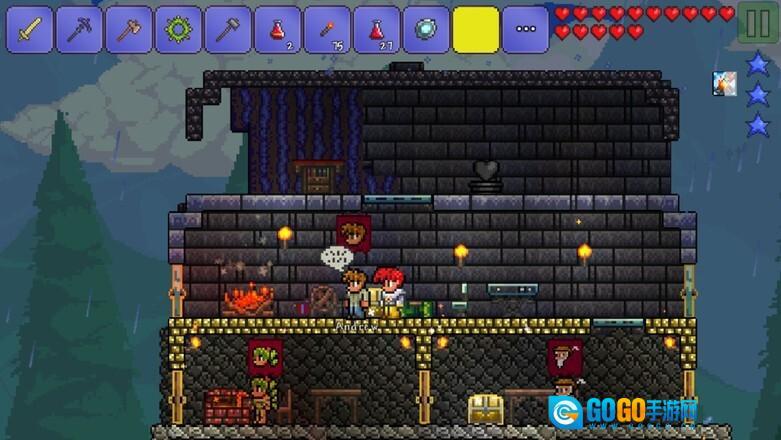This screenshot has height=440, width=781.
Task: Select the red potion stack of 2
Action: tap(278, 30)
